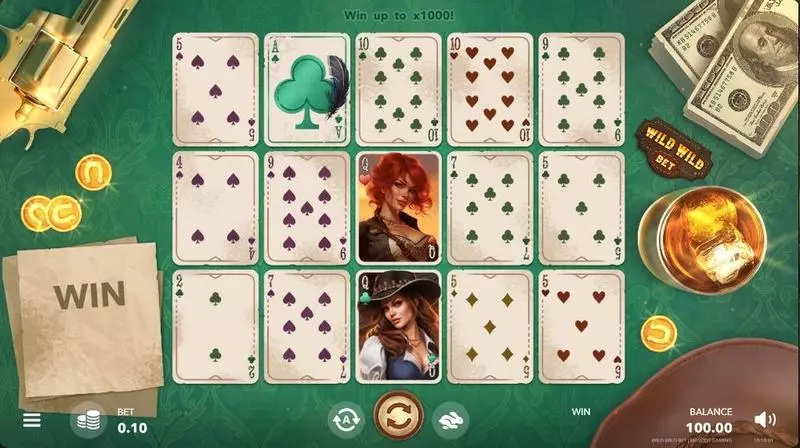Toggle the sound speaker icon
The width and height of the screenshot is (800, 448).
pos(765,419)
